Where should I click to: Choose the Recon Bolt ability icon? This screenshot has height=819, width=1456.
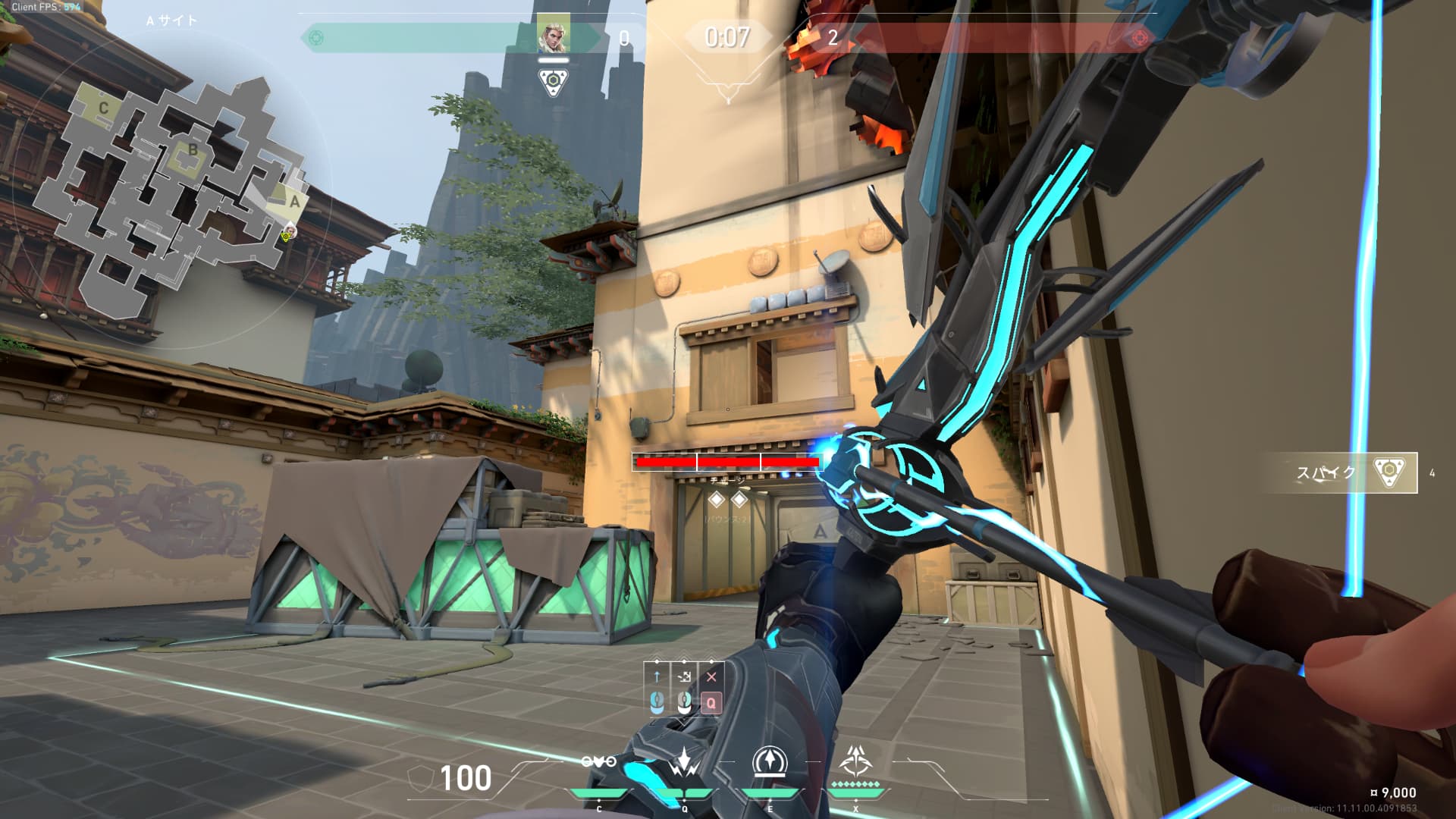pos(770,762)
